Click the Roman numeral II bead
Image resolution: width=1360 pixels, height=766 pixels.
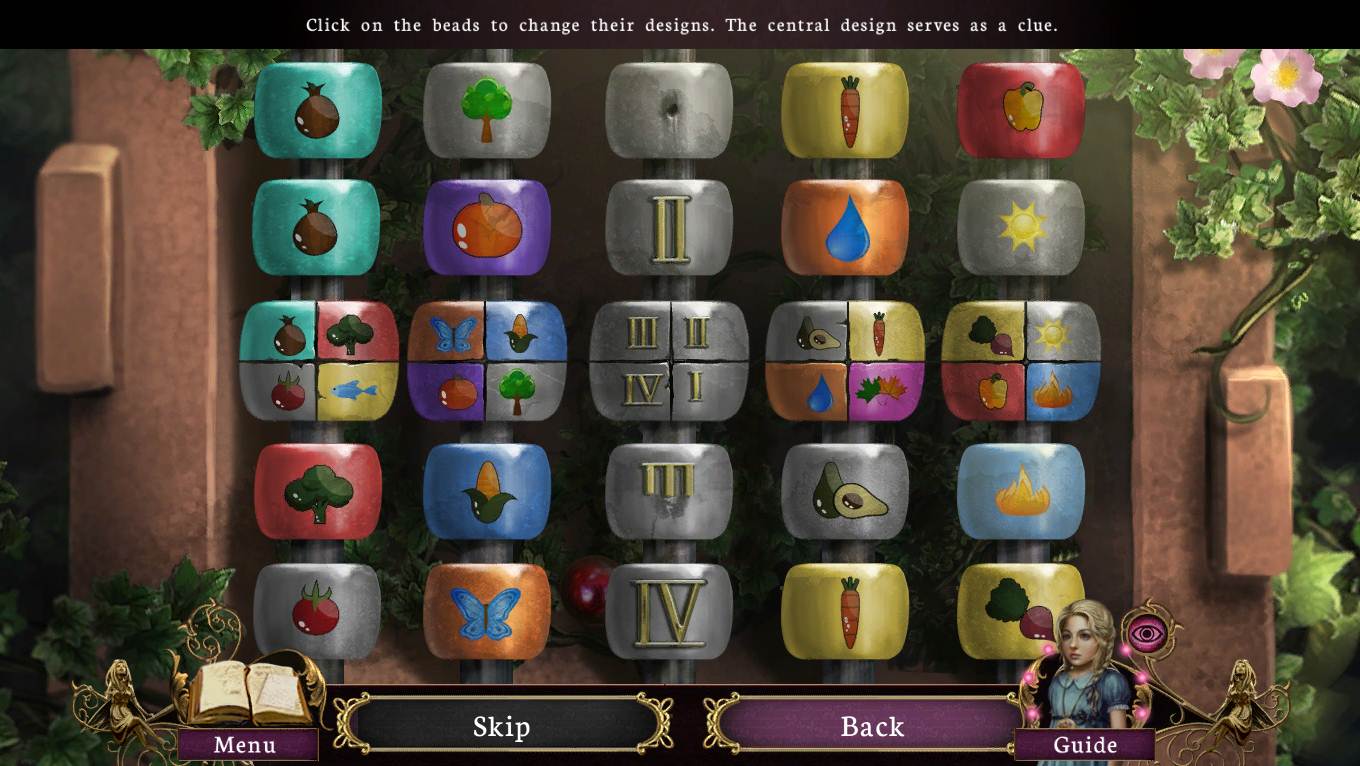pos(669,227)
